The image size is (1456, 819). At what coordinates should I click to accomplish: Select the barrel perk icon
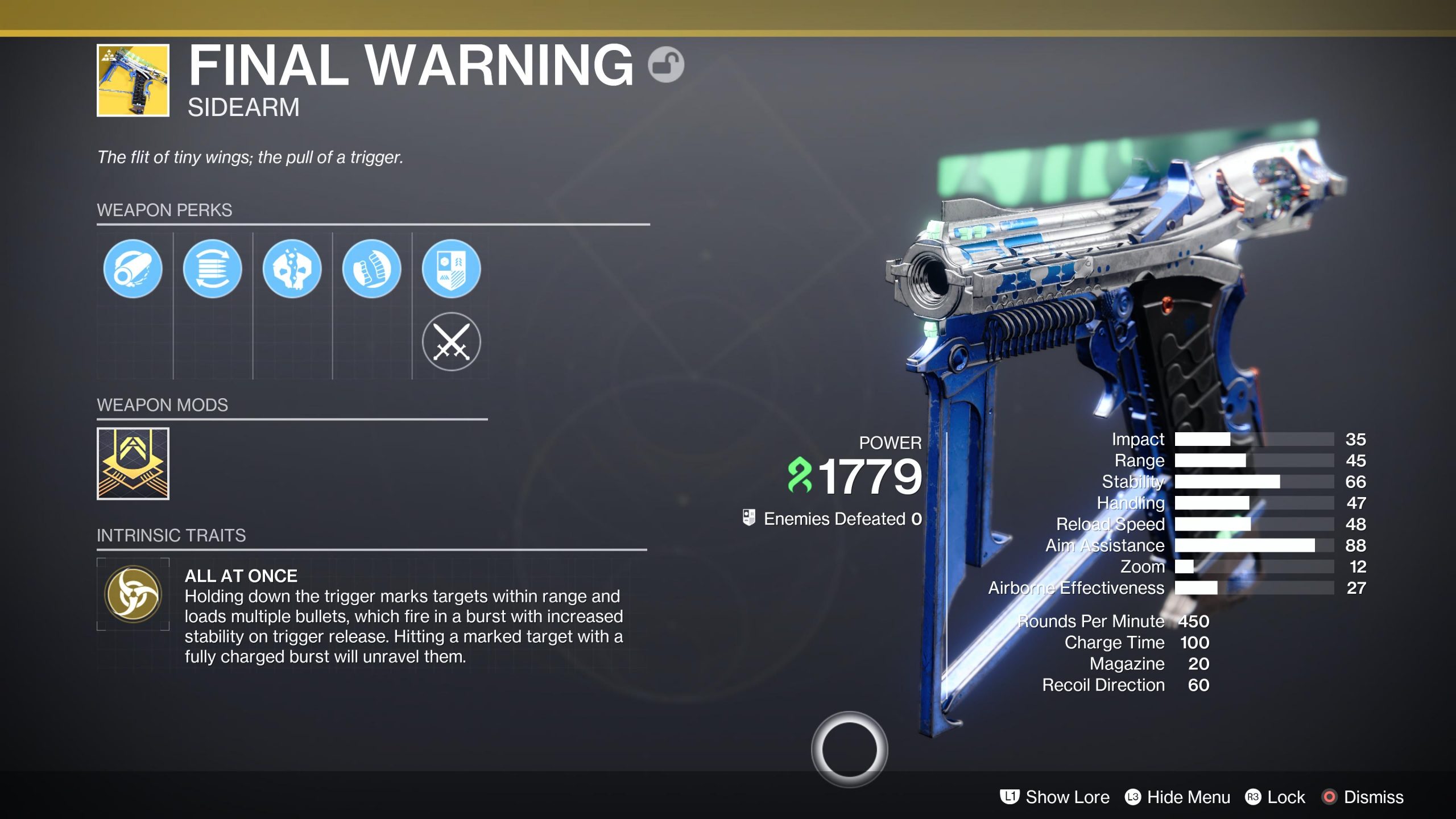point(133,268)
